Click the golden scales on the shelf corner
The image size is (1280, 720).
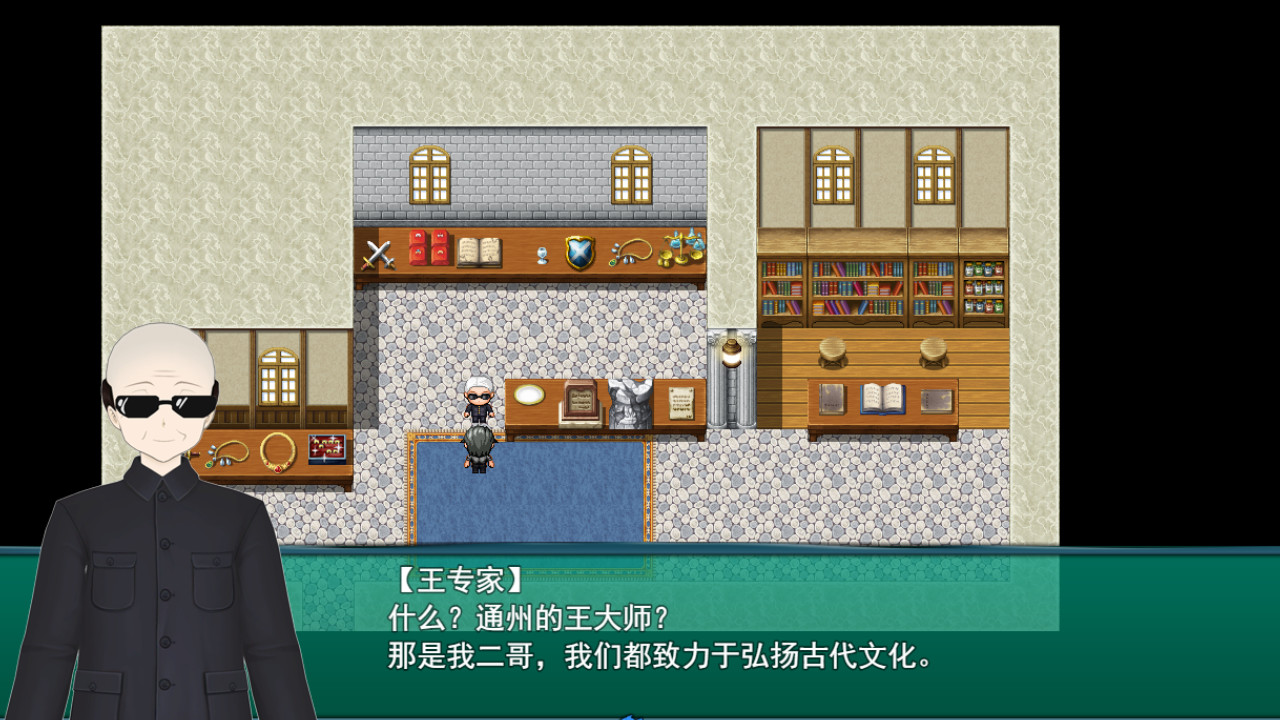pos(681,250)
